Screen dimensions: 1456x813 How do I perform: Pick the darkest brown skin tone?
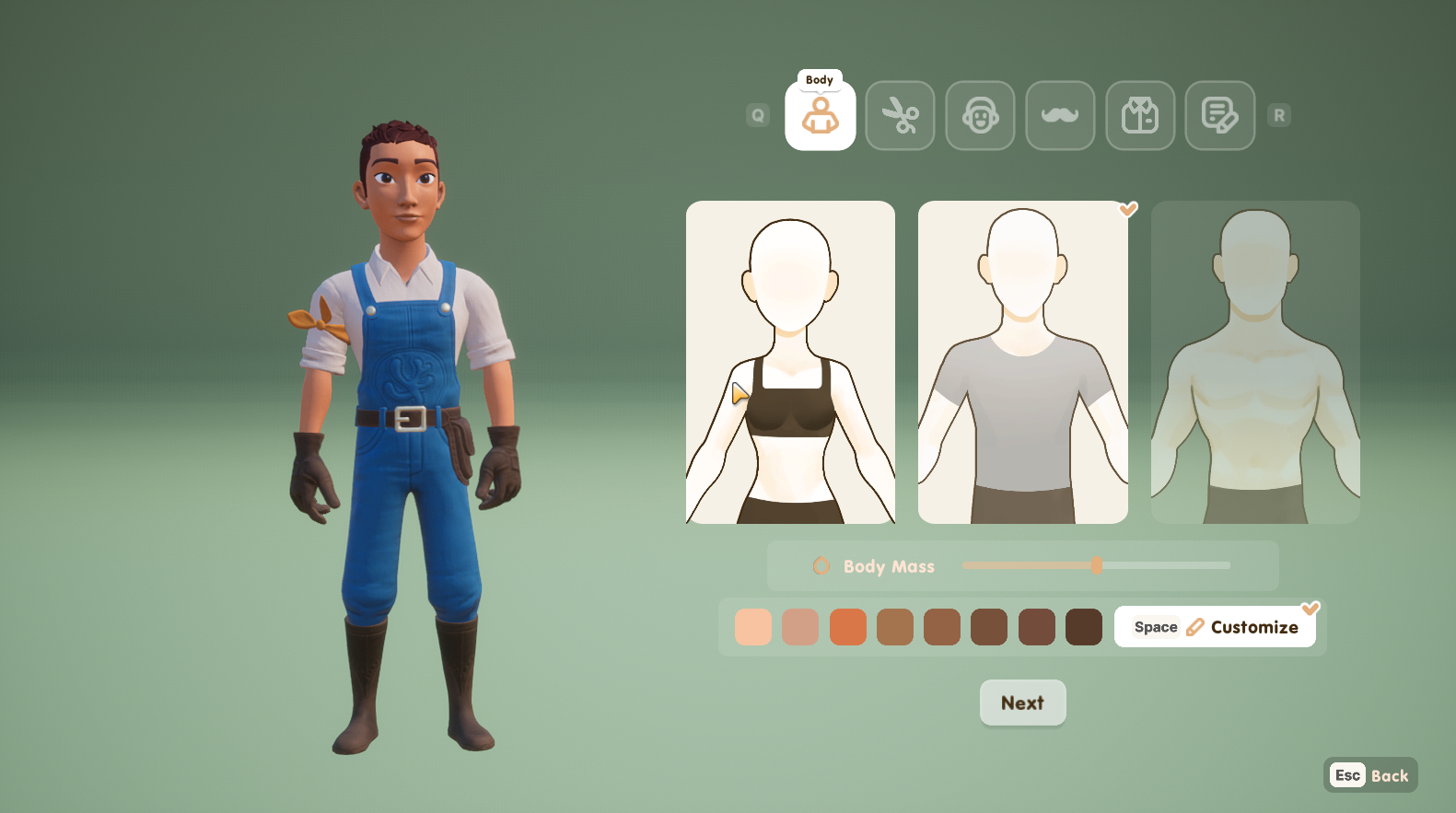[1084, 627]
